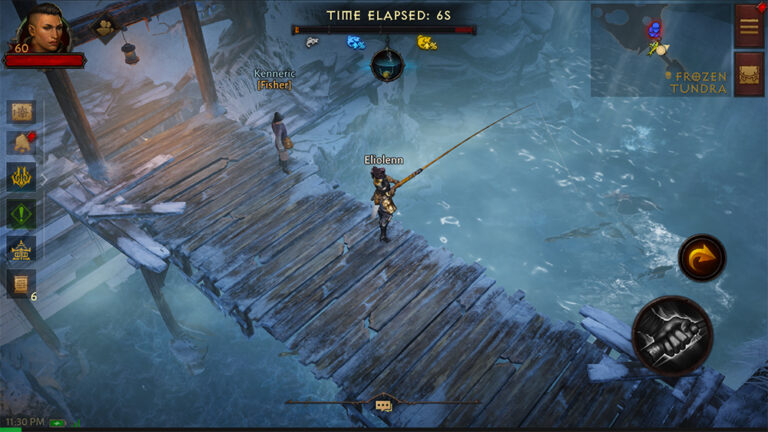Tap the gauntlet fist action button

coord(672,335)
